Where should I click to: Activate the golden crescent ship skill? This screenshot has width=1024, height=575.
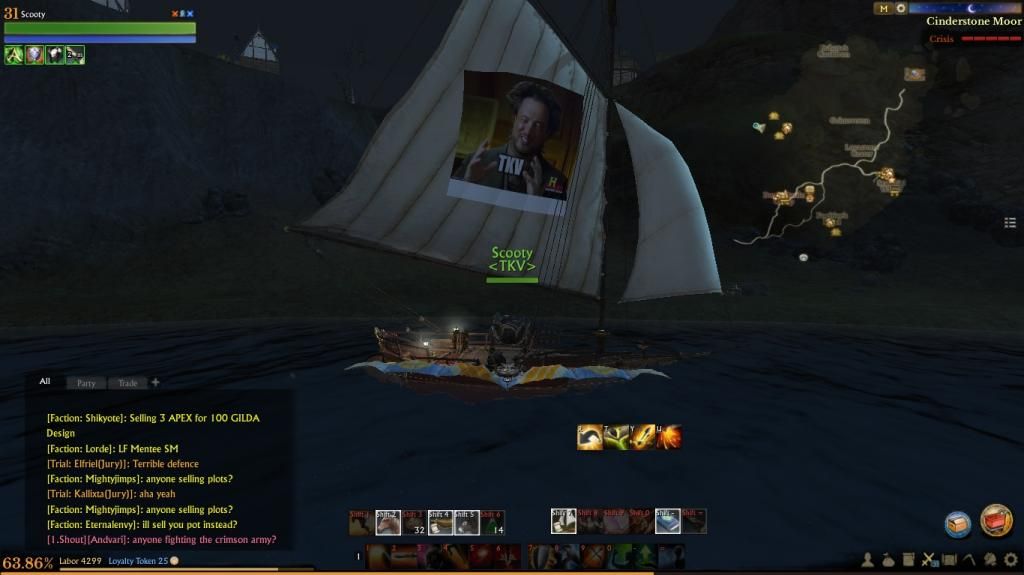(x=590, y=436)
